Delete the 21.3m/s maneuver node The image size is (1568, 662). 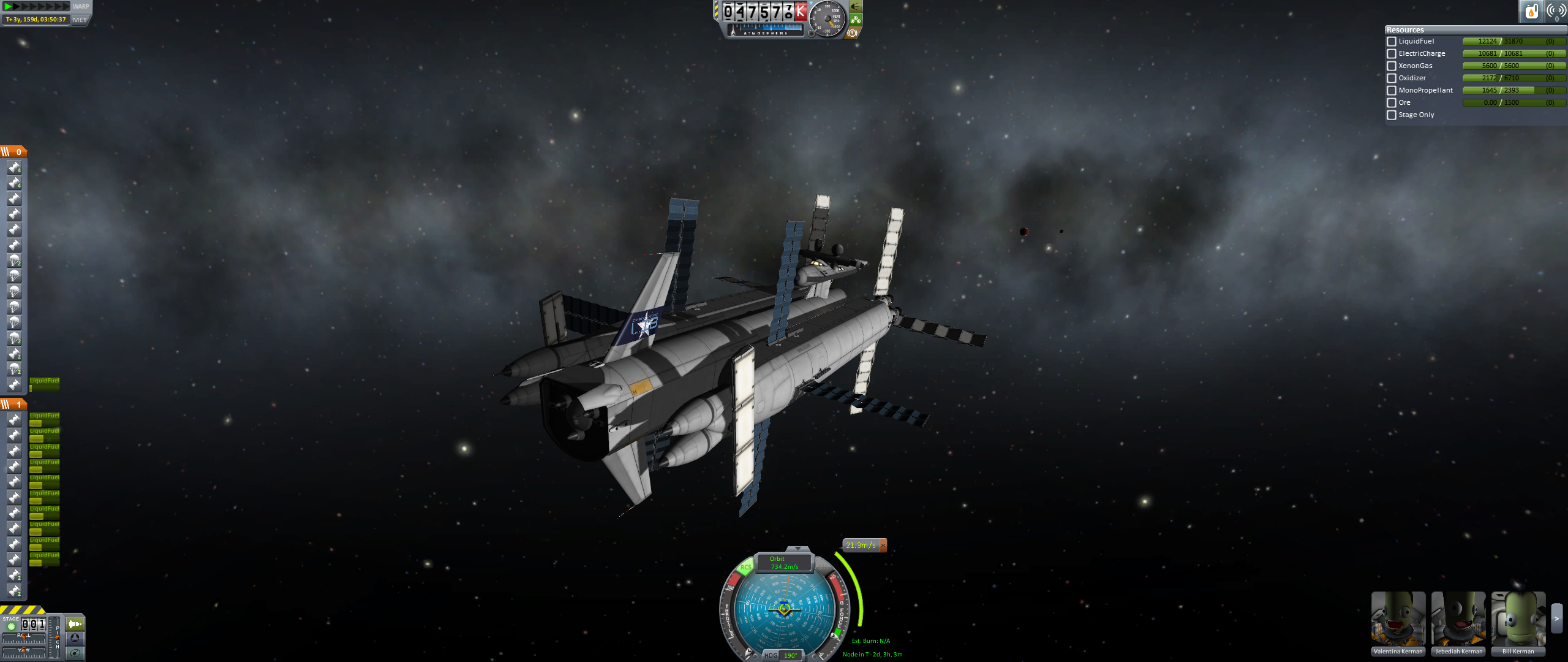[x=883, y=546]
